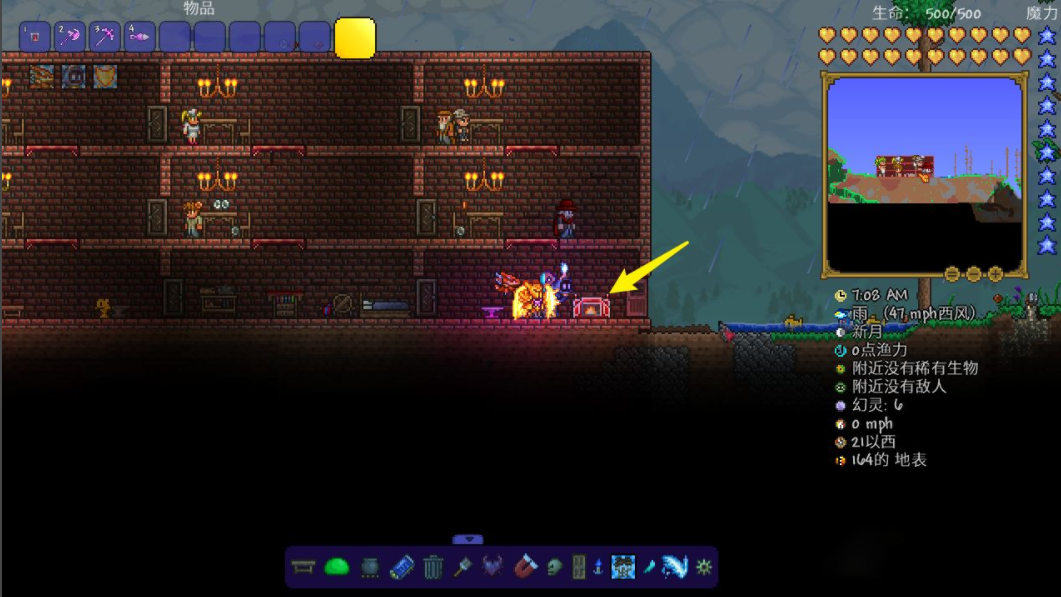Click the sun gear icon in toolbar
1061x597 pixels.
click(704, 567)
